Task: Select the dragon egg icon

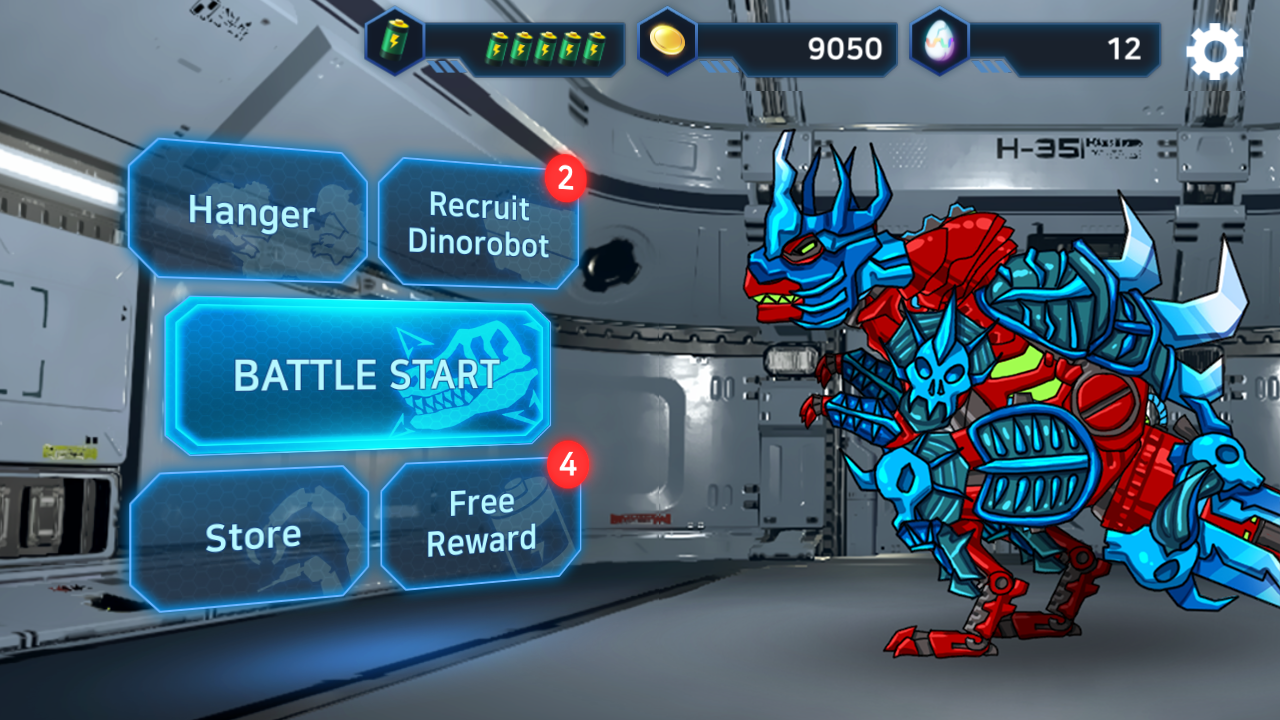Action: coord(941,43)
